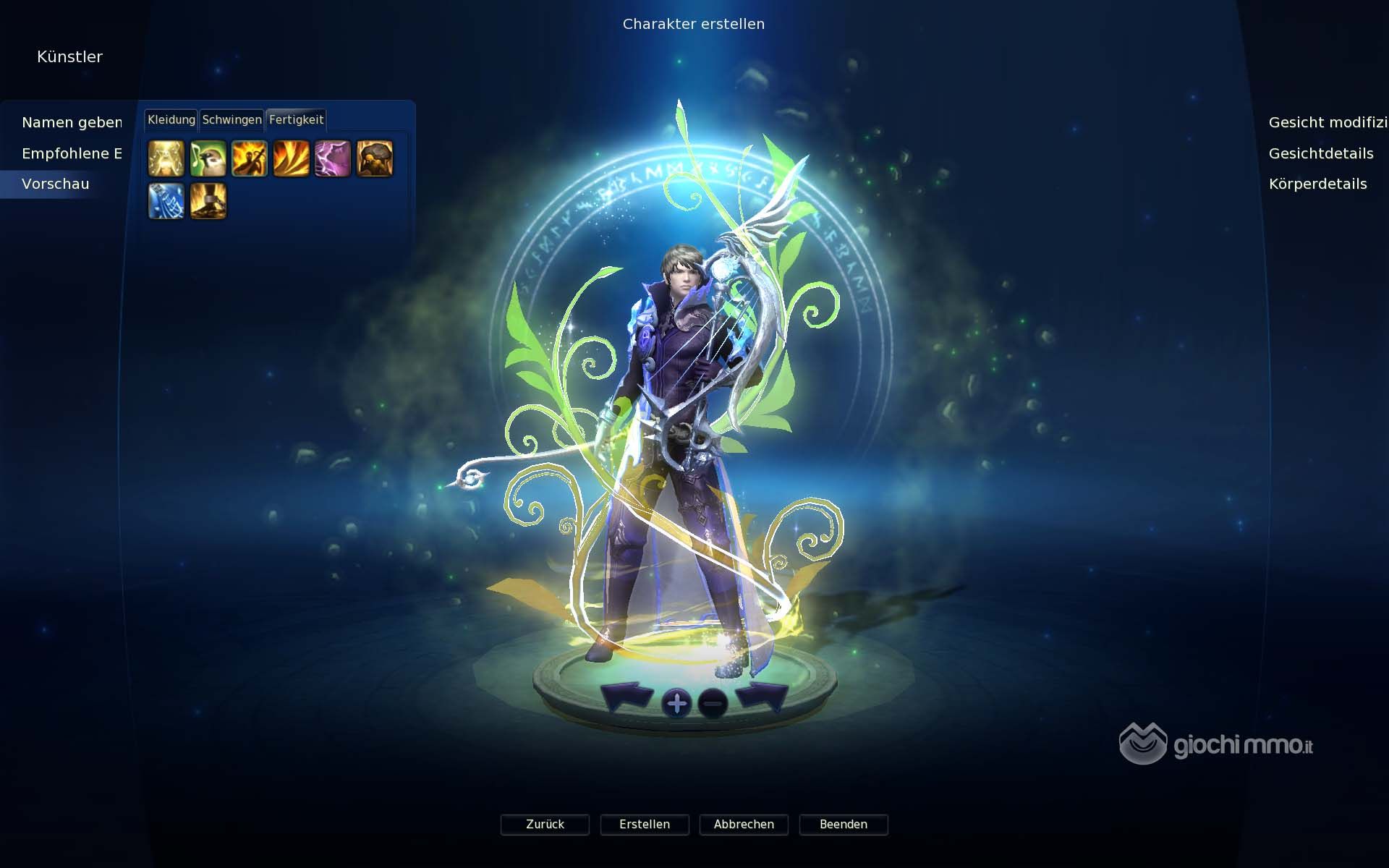This screenshot has height=868, width=1389.
Task: Open Gesichtdetails settings
Action: pos(1320,153)
